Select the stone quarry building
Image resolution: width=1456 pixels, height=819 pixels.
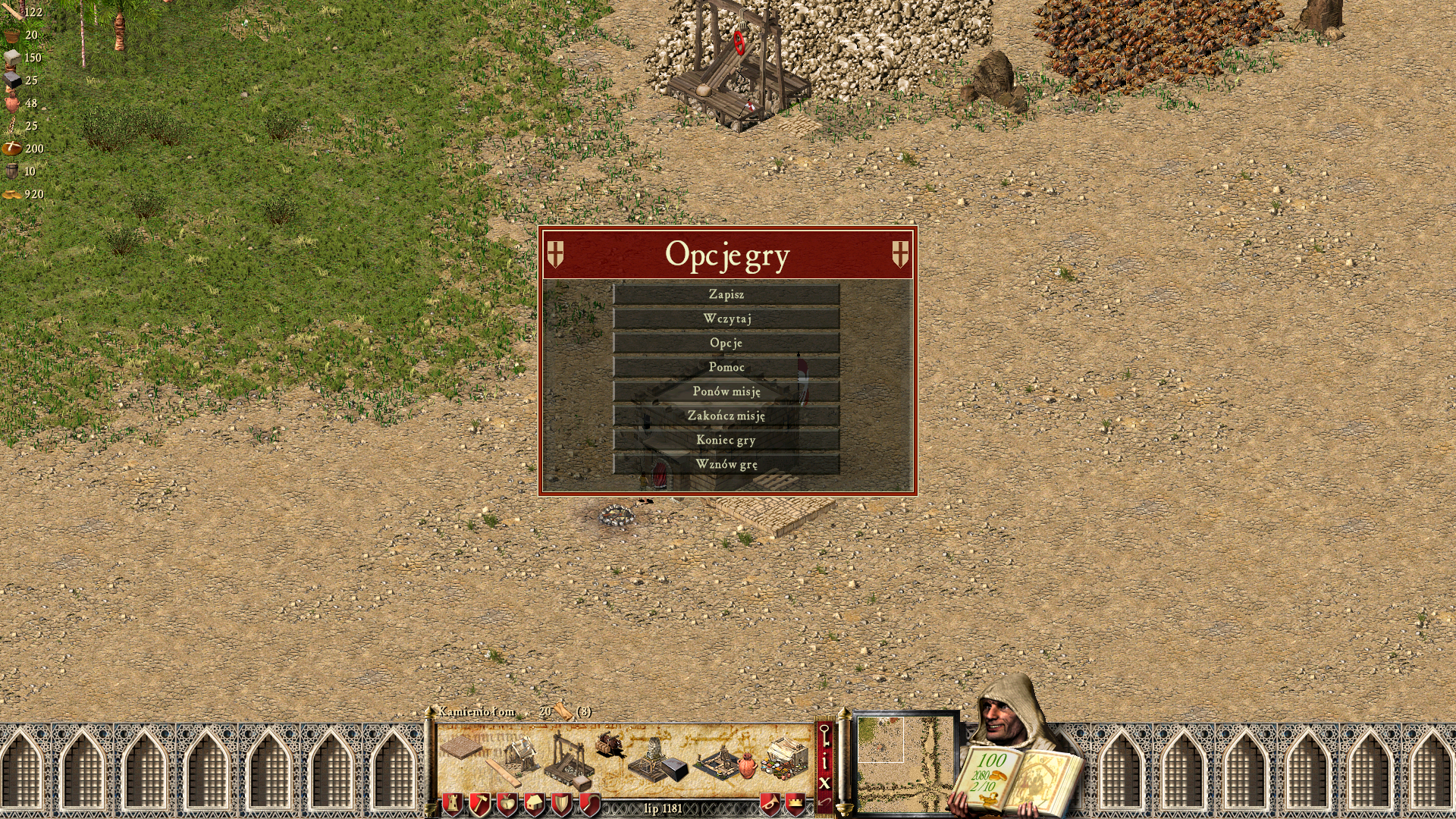[x=570, y=758]
